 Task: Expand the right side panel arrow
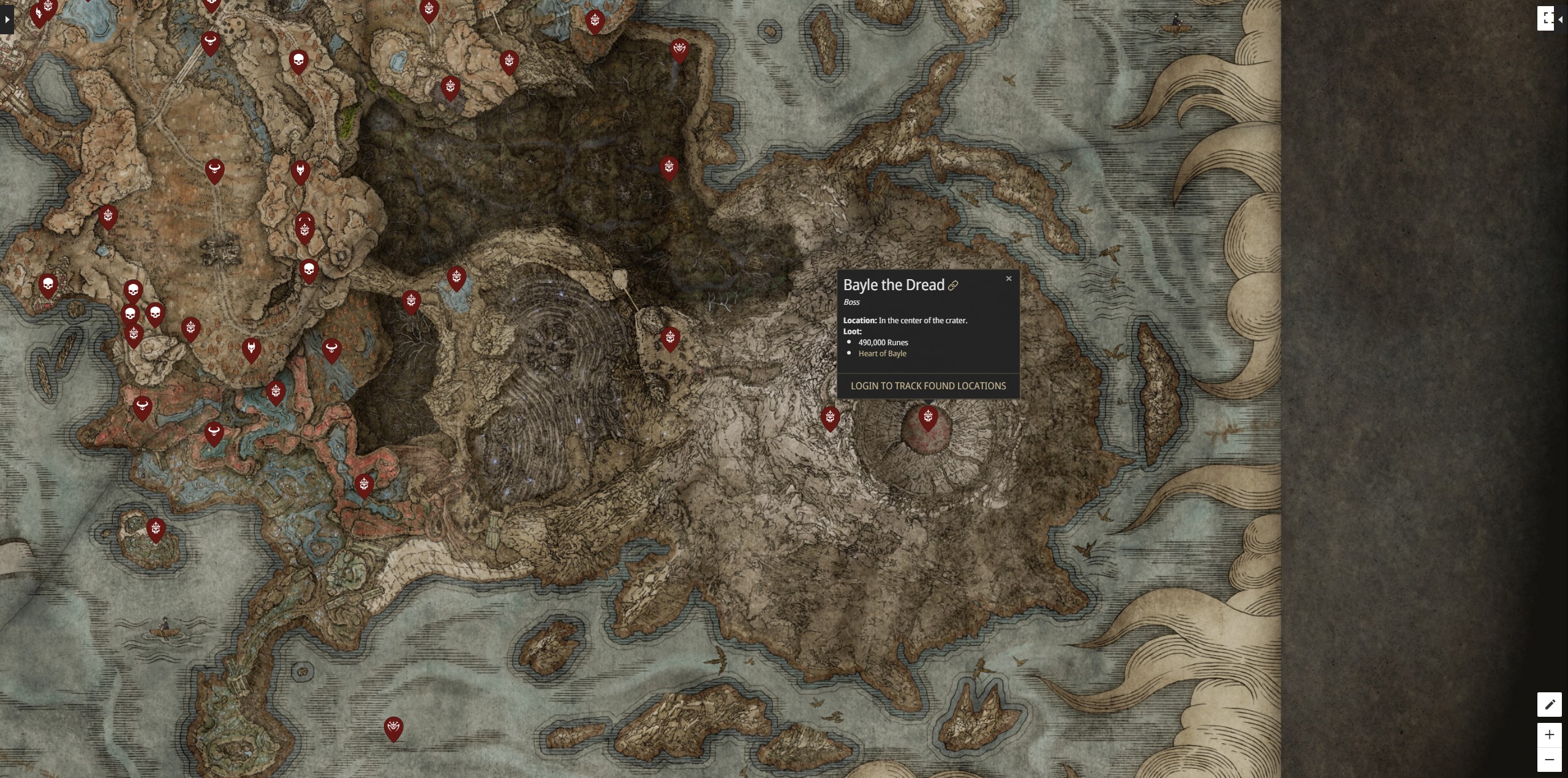1561,20
